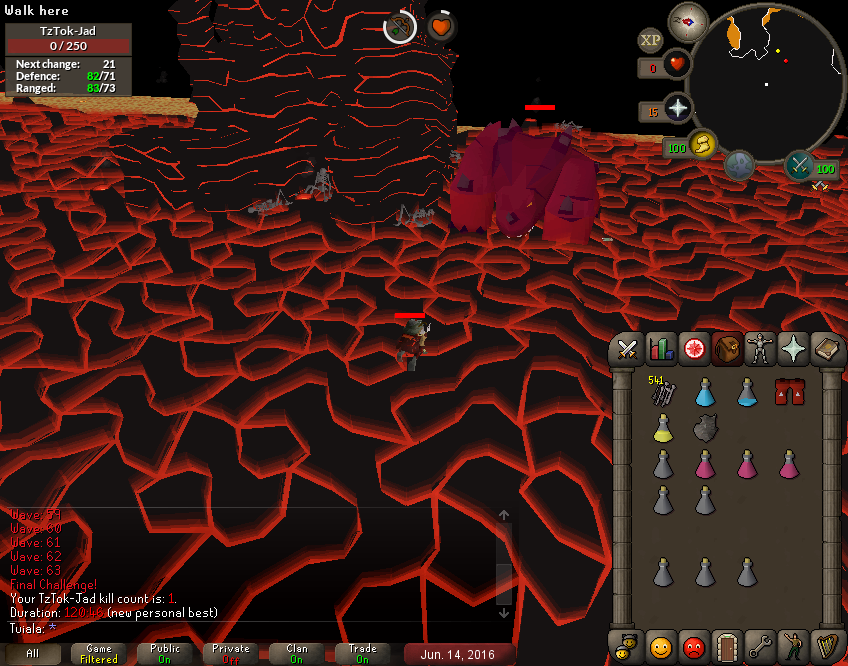Open the Music Player harp tab
Screen dimensions: 848x666
coord(827,645)
